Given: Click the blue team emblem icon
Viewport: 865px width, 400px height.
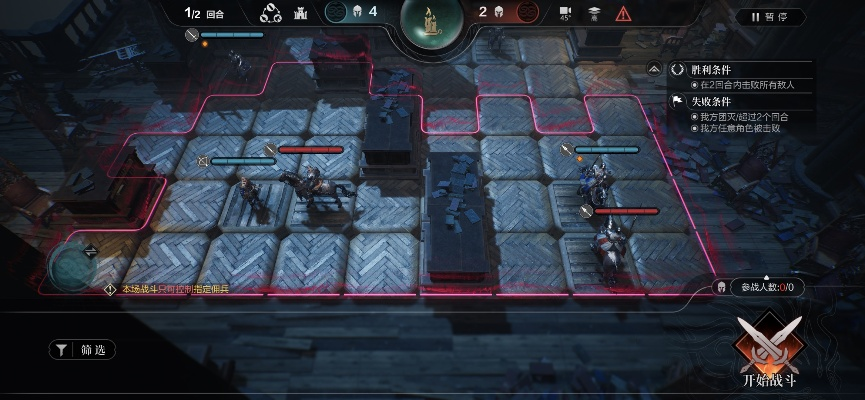Looking at the screenshot, I should 336,13.
